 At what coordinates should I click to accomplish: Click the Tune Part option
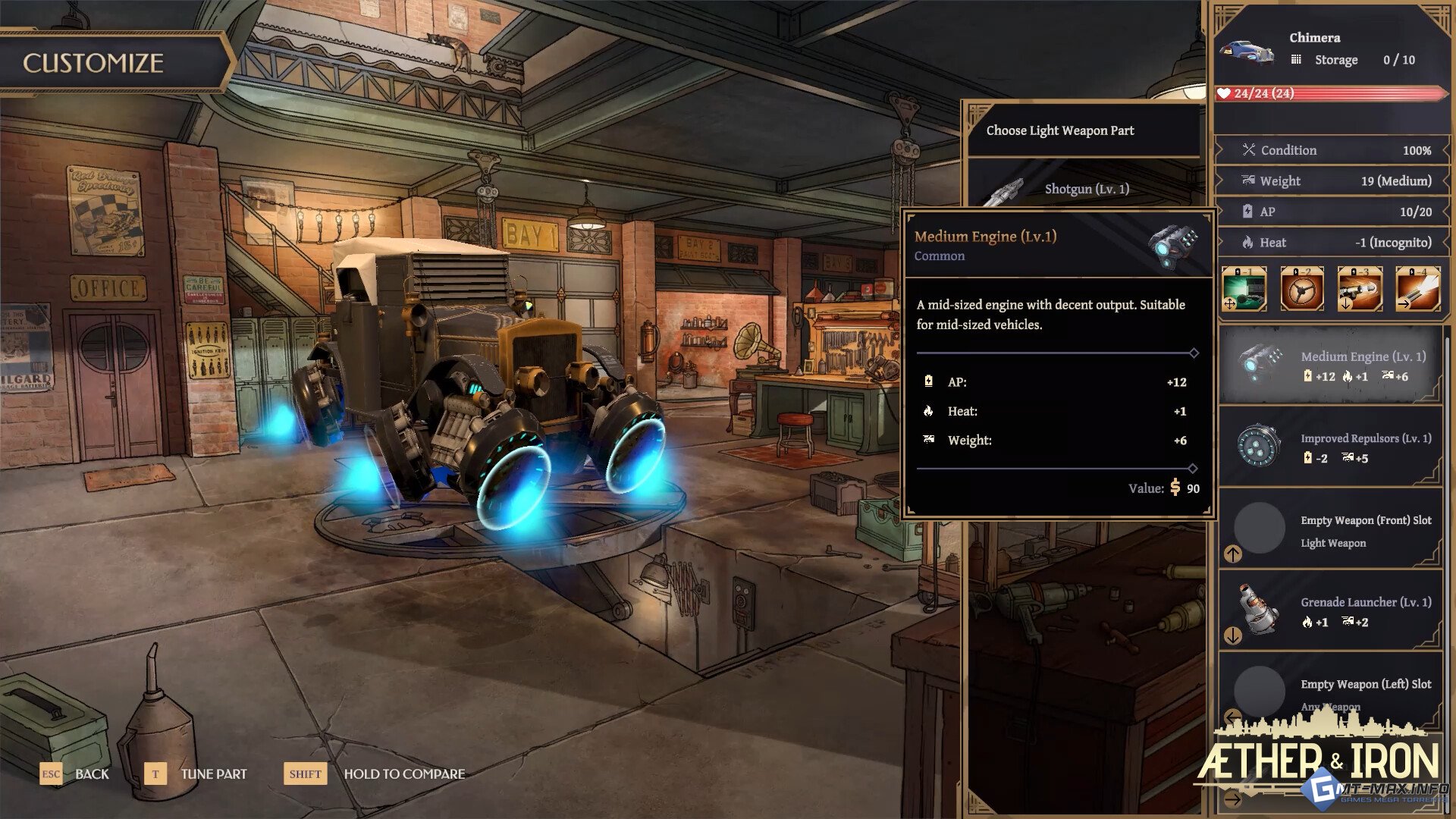pos(213,773)
